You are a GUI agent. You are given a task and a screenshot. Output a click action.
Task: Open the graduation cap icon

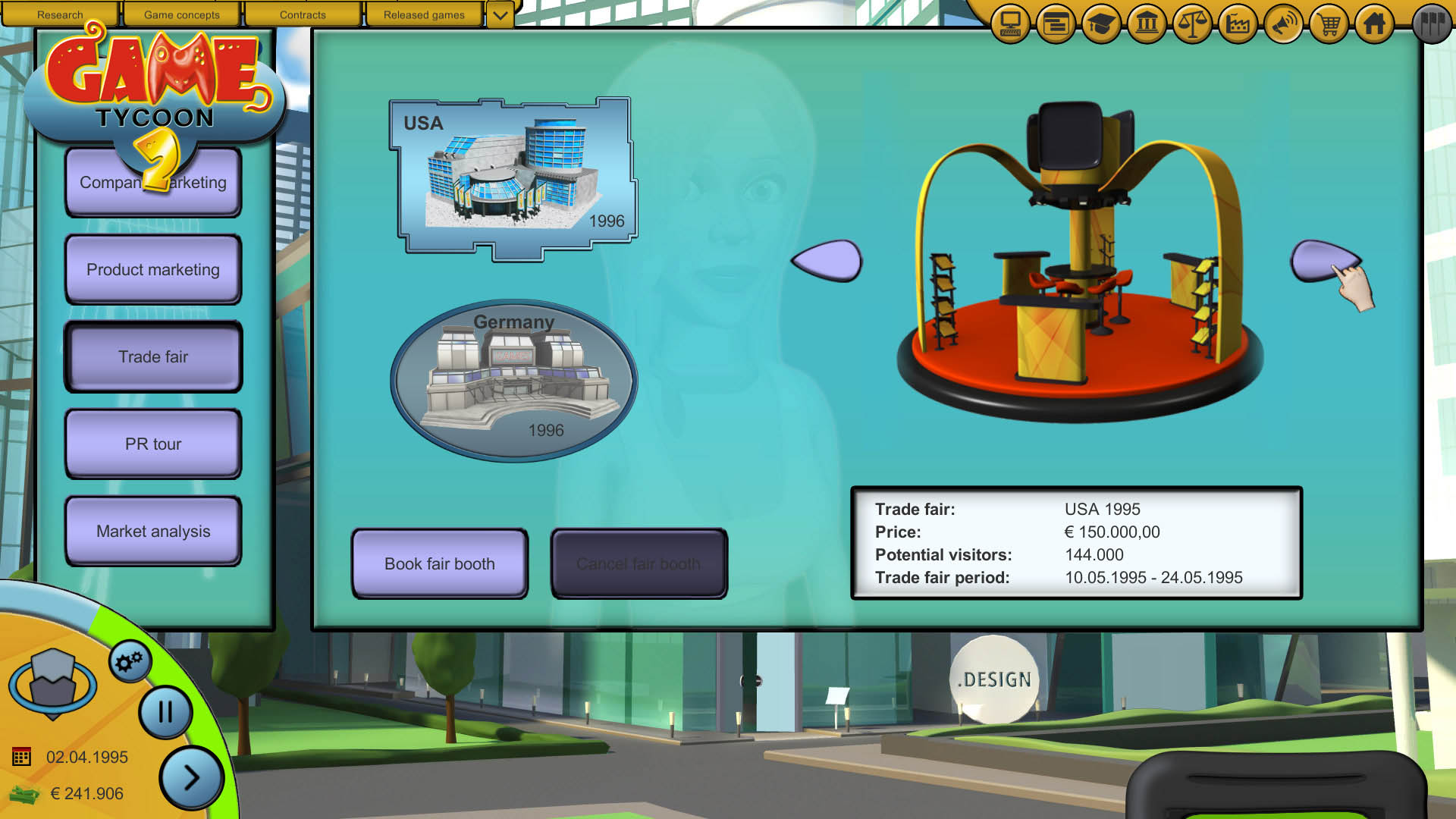pos(1100,24)
